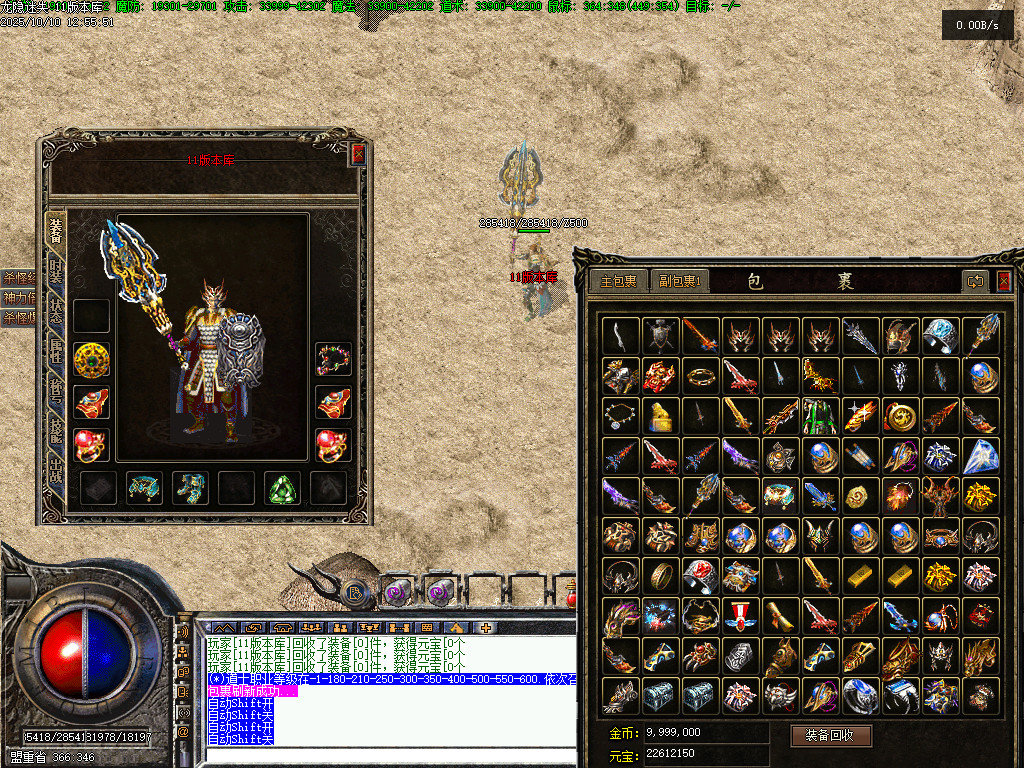This screenshot has height=768, width=1024.
Task: Show the 属性 attributes tab
Action: (56, 355)
